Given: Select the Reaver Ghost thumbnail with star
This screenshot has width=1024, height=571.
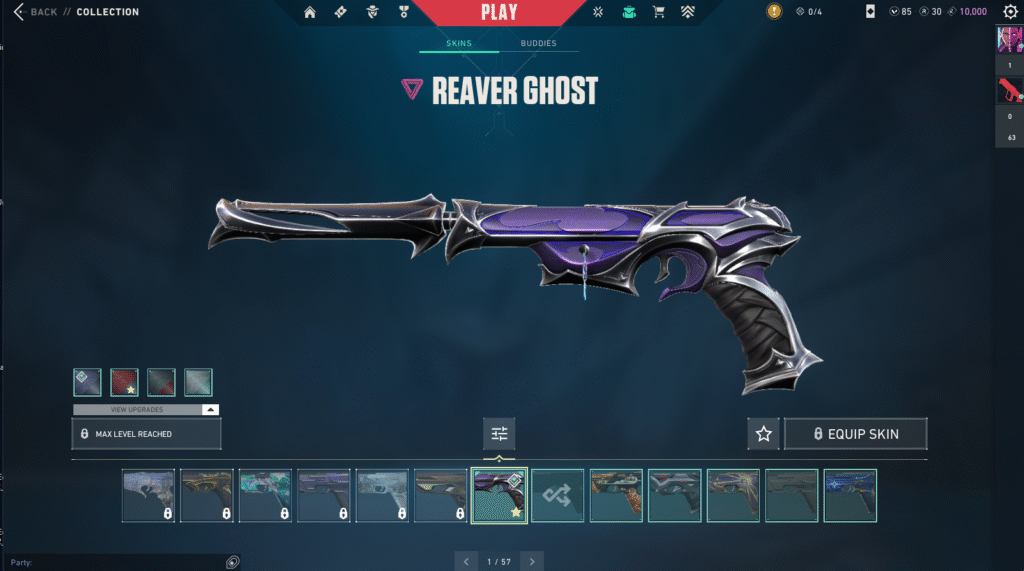Looking at the screenshot, I should coord(499,495).
